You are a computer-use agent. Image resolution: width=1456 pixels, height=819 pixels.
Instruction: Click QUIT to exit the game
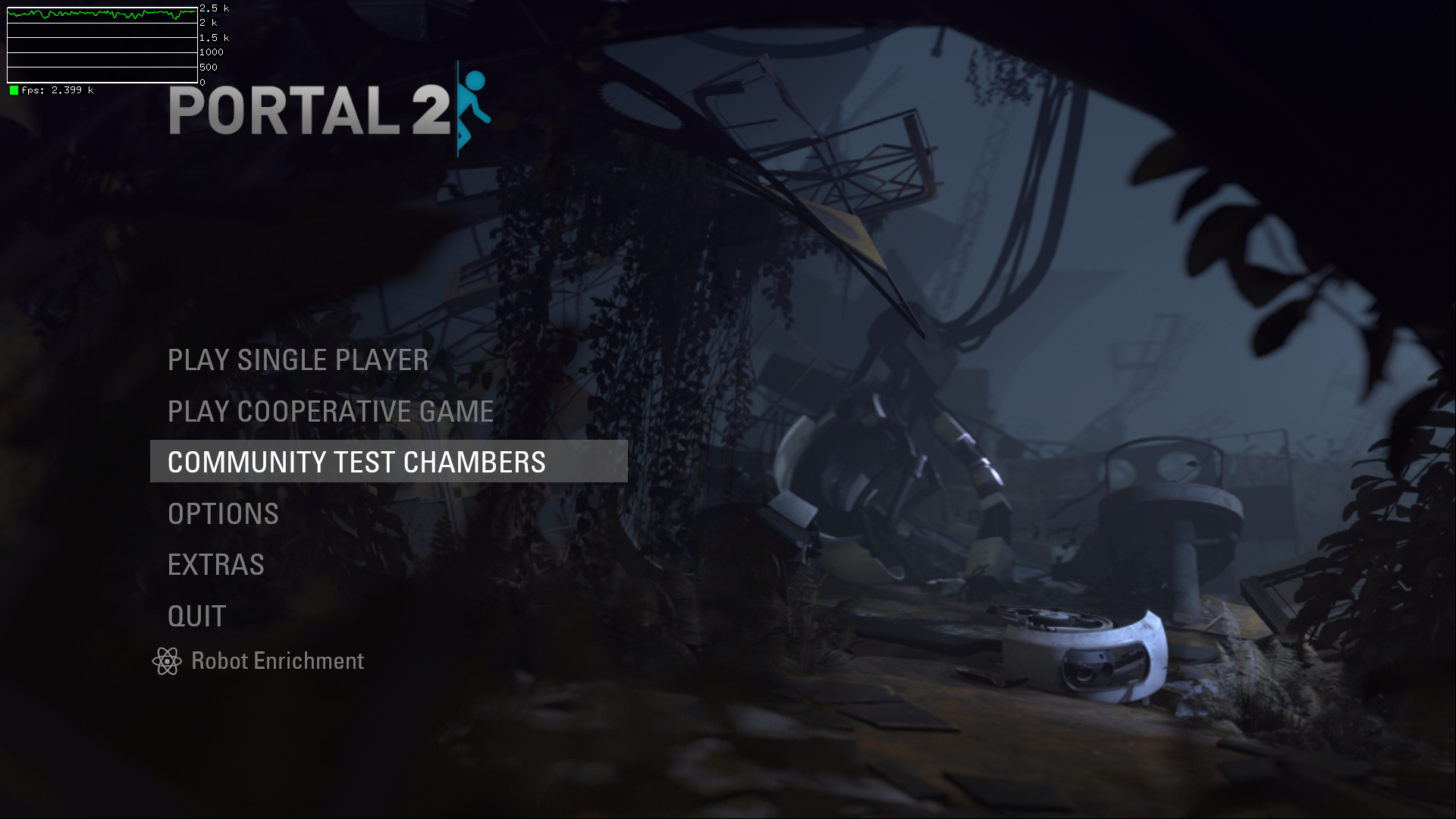point(196,615)
